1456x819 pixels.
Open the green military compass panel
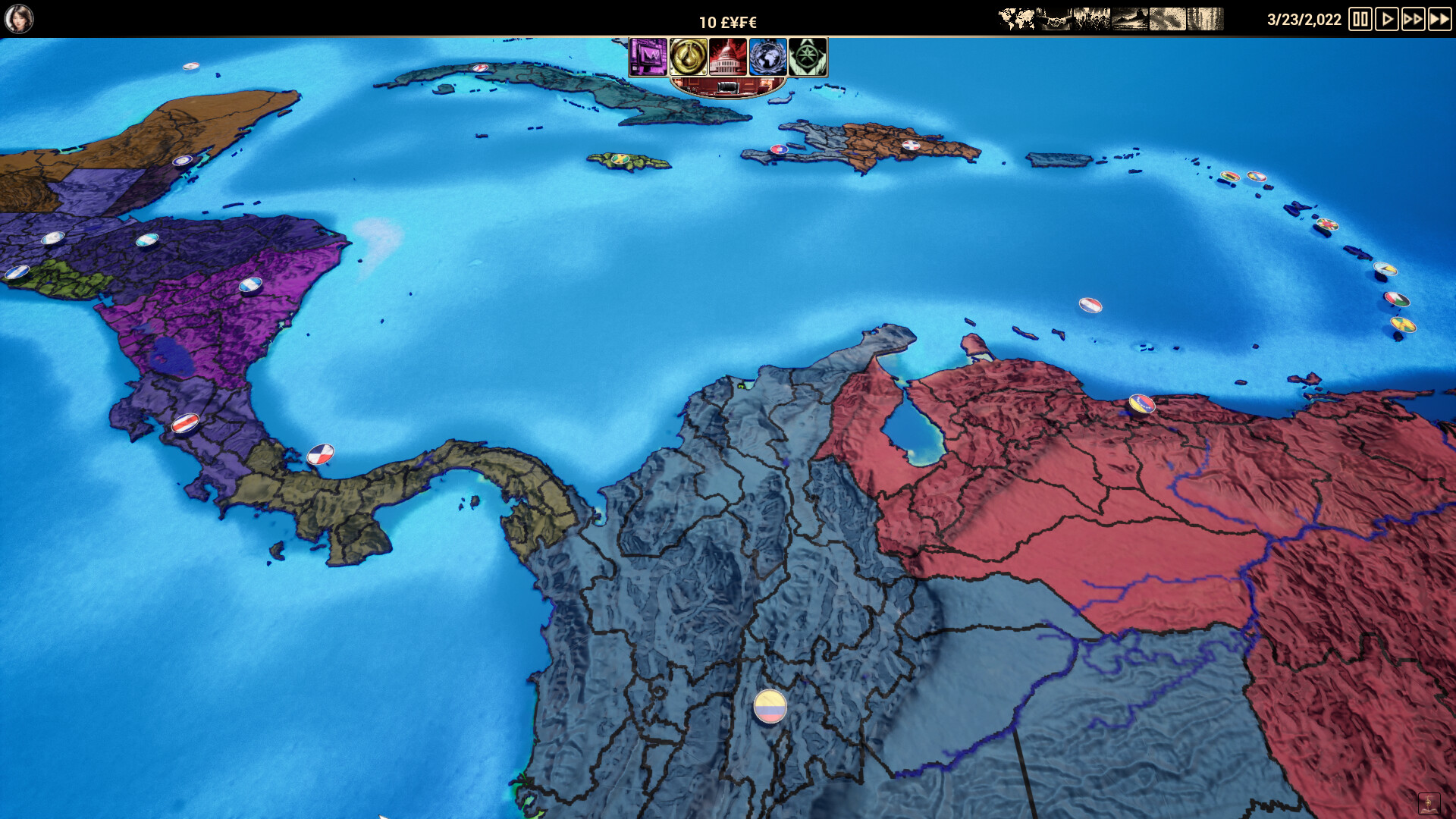pos(808,58)
